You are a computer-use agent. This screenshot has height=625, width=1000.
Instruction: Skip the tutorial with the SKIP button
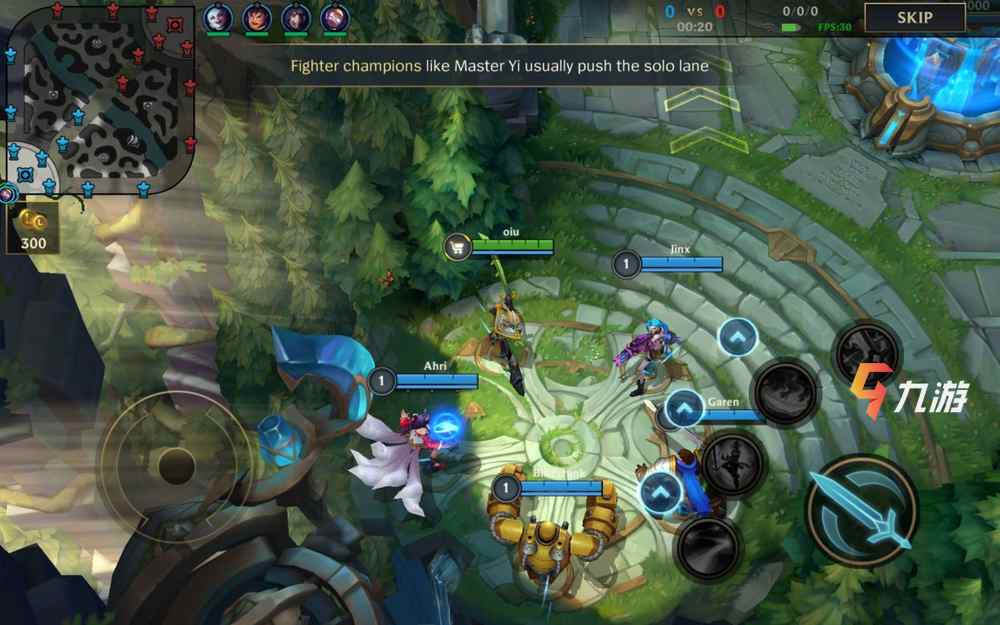pyautogui.click(x=914, y=17)
